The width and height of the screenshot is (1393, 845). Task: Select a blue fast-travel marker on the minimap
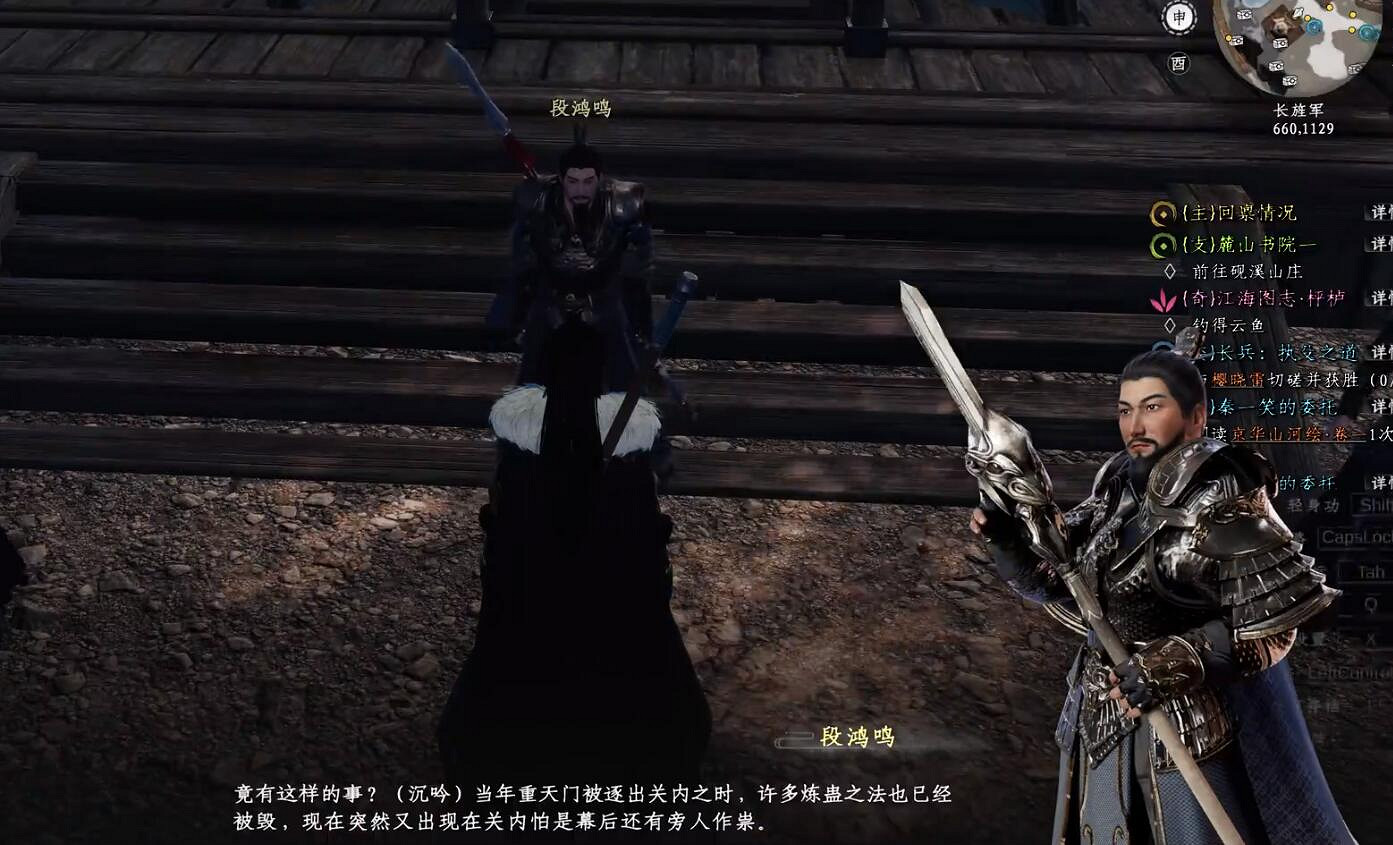point(1313,27)
